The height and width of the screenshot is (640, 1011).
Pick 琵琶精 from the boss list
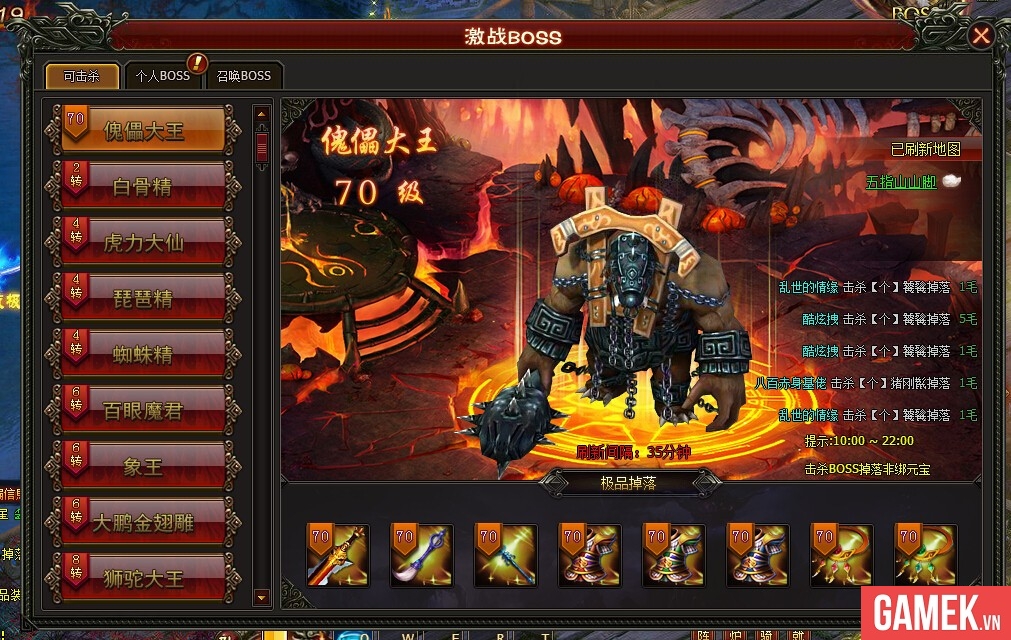click(x=144, y=298)
